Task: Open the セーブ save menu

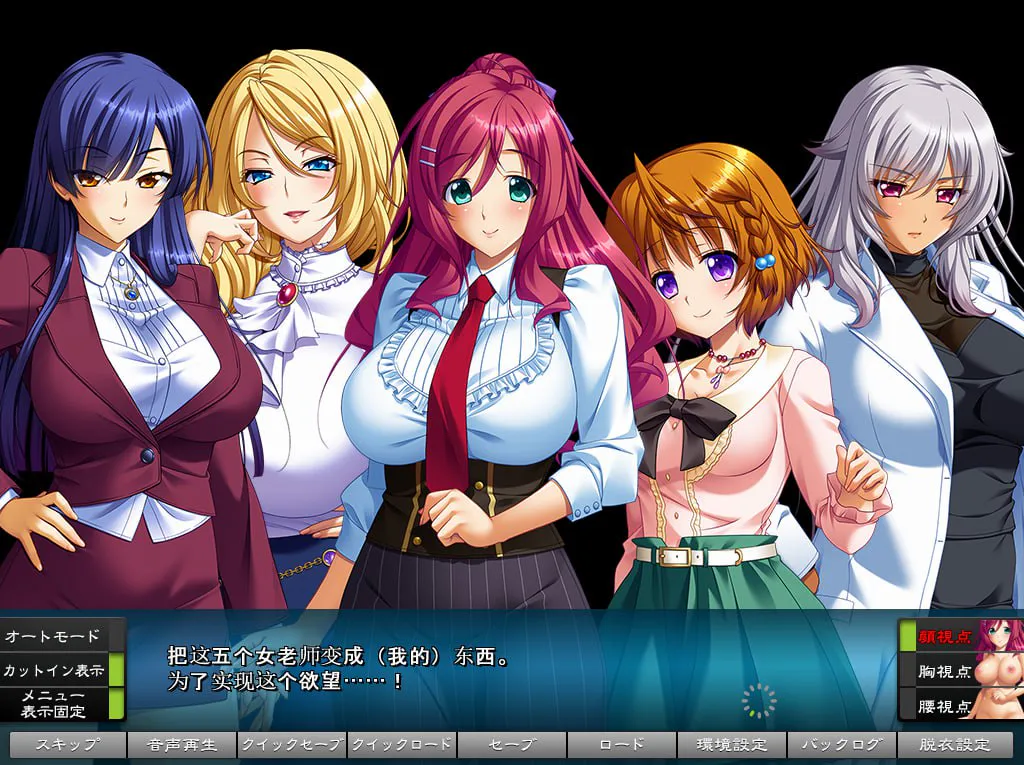Action: click(512, 745)
